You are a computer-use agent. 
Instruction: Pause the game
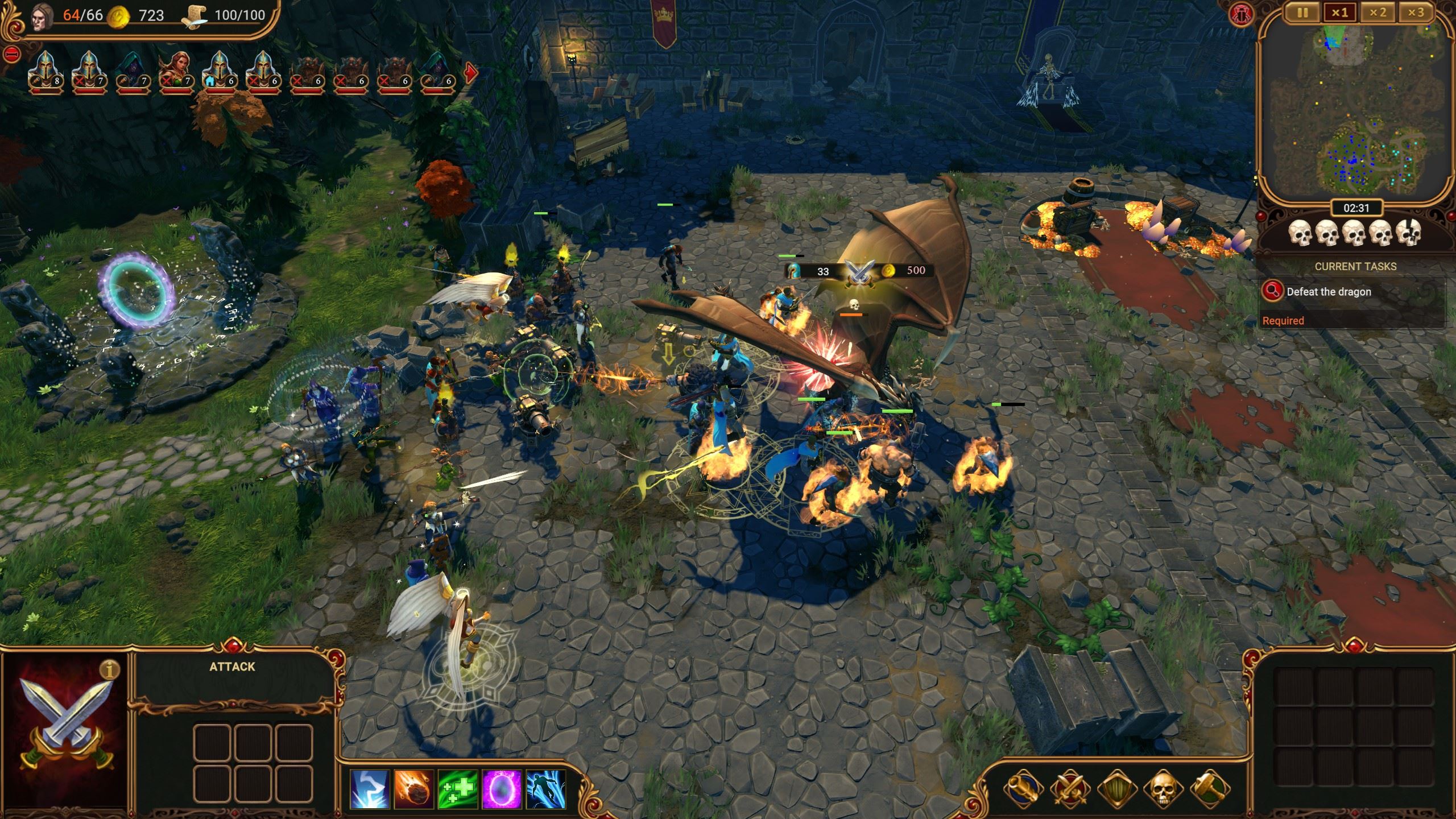click(1302, 13)
